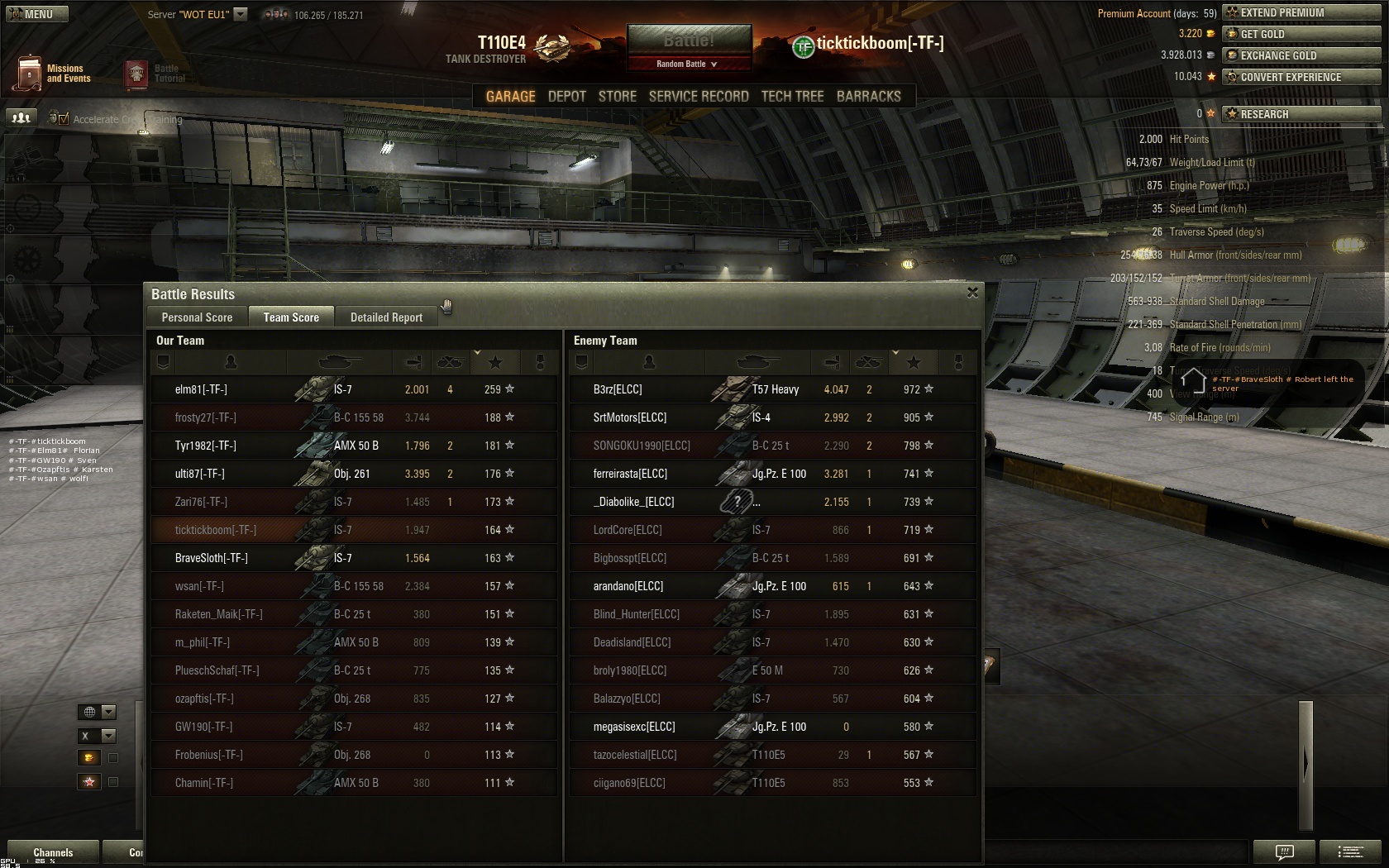1389x868 pixels.
Task: Open the STORE section
Action: pyautogui.click(x=617, y=97)
